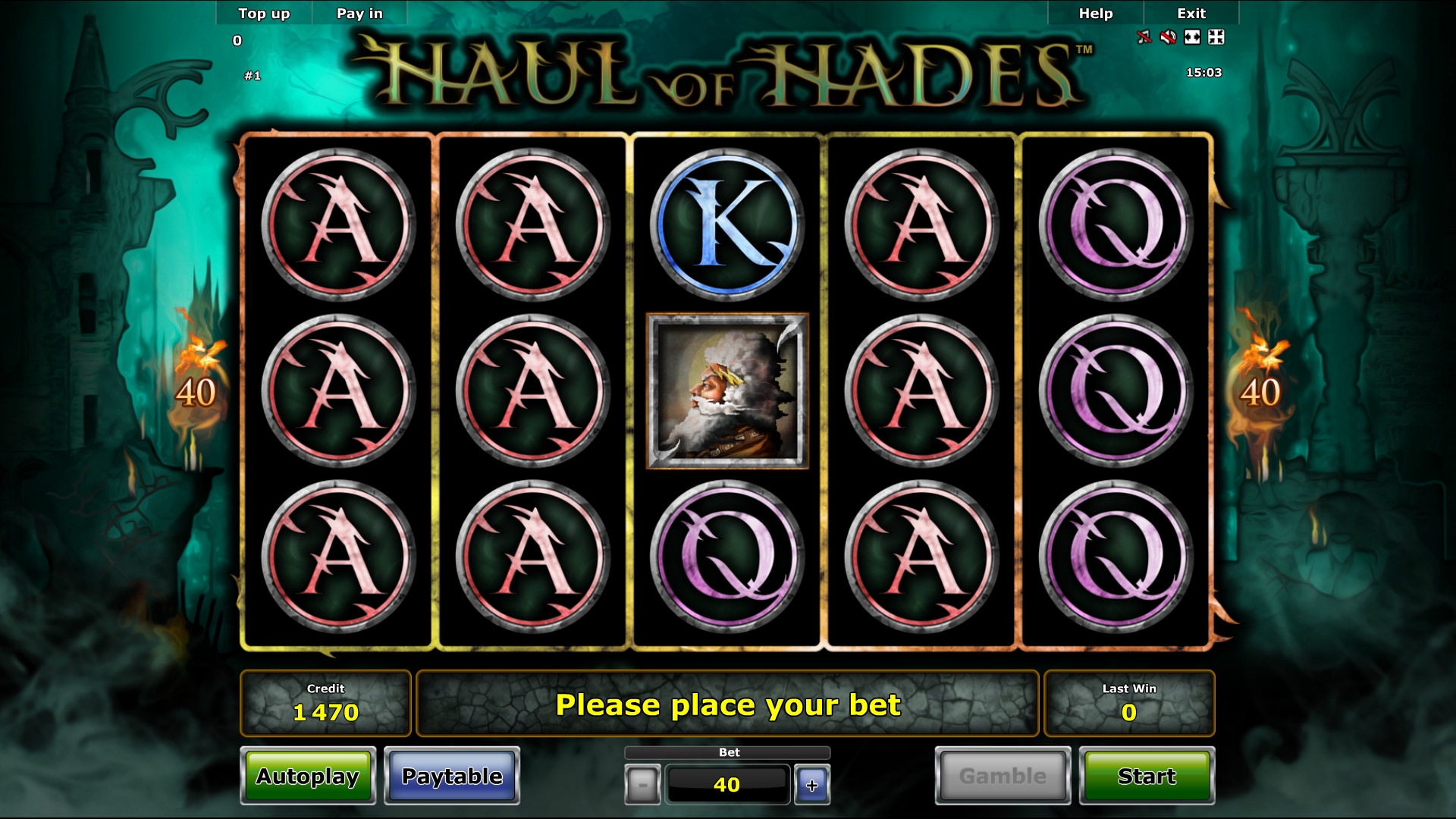Toggle the muted music note icon
The height and width of the screenshot is (819, 1456).
click(1144, 36)
